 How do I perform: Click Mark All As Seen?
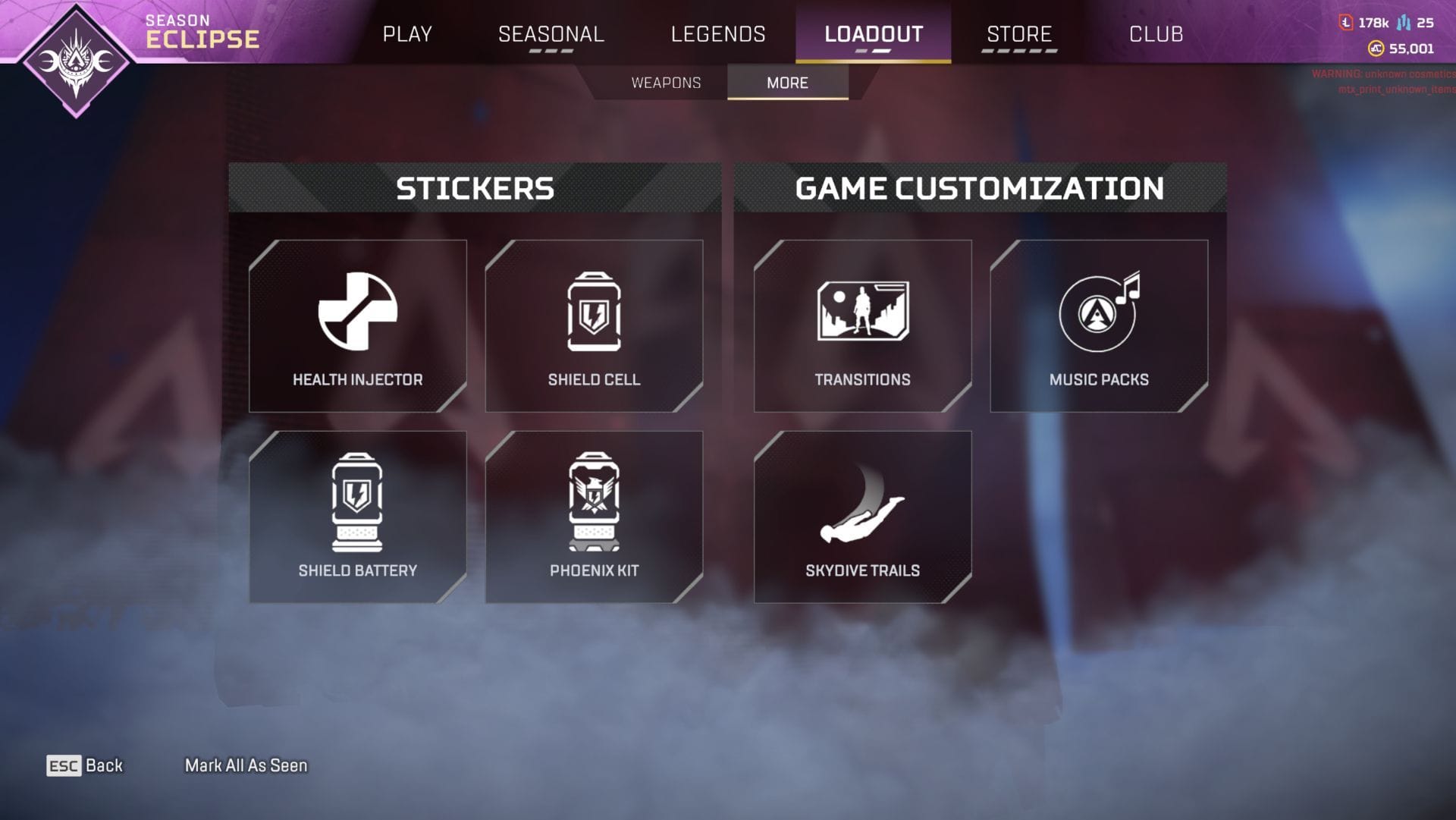click(246, 765)
